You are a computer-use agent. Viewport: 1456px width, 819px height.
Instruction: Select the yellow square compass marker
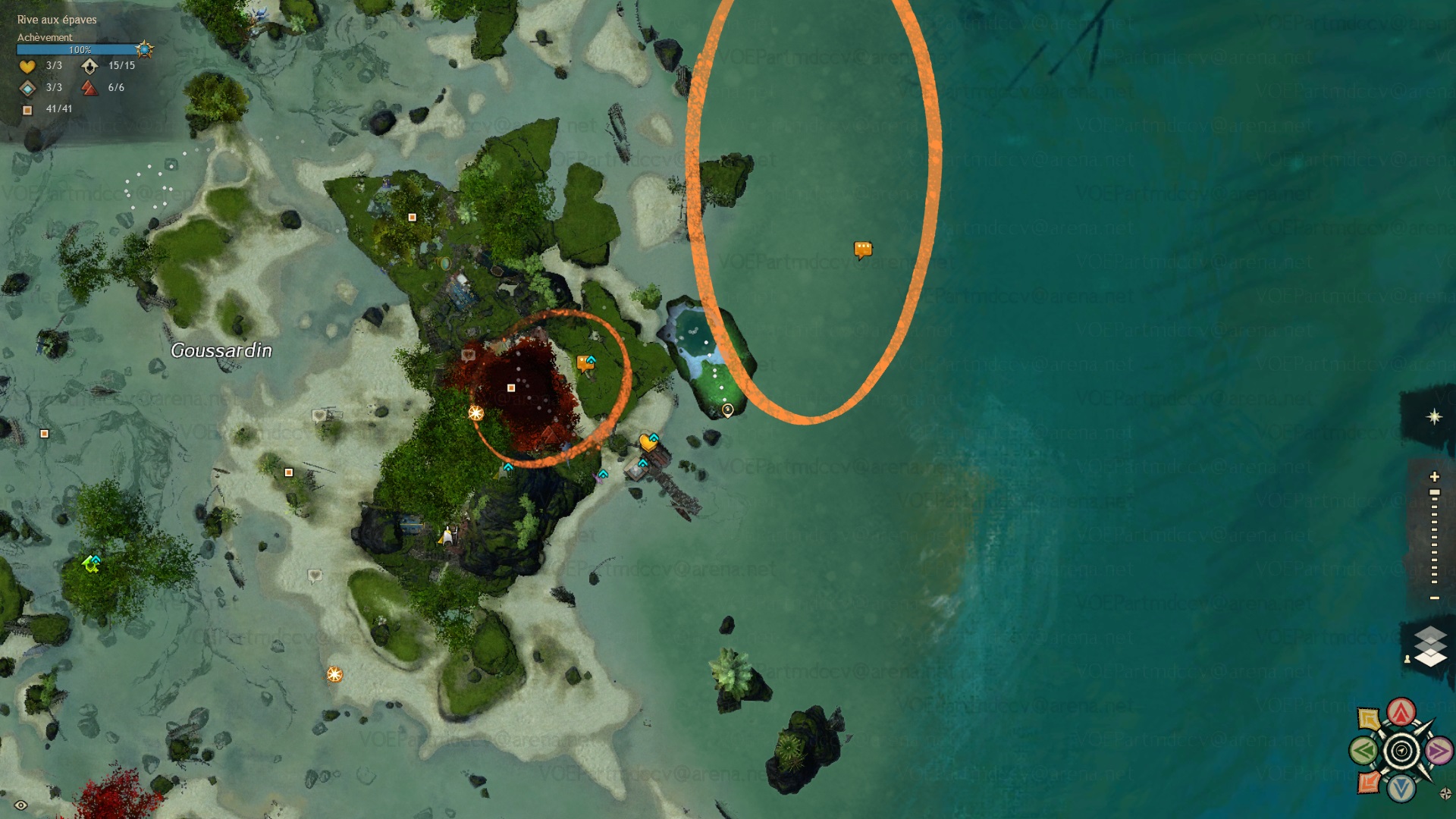pyautogui.click(x=1369, y=719)
